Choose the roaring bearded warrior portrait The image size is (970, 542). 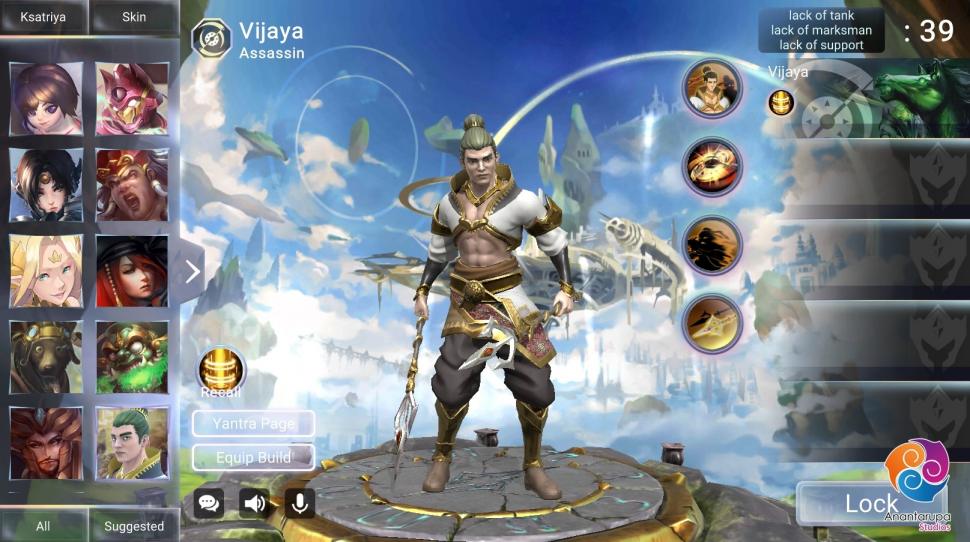[x=132, y=185]
